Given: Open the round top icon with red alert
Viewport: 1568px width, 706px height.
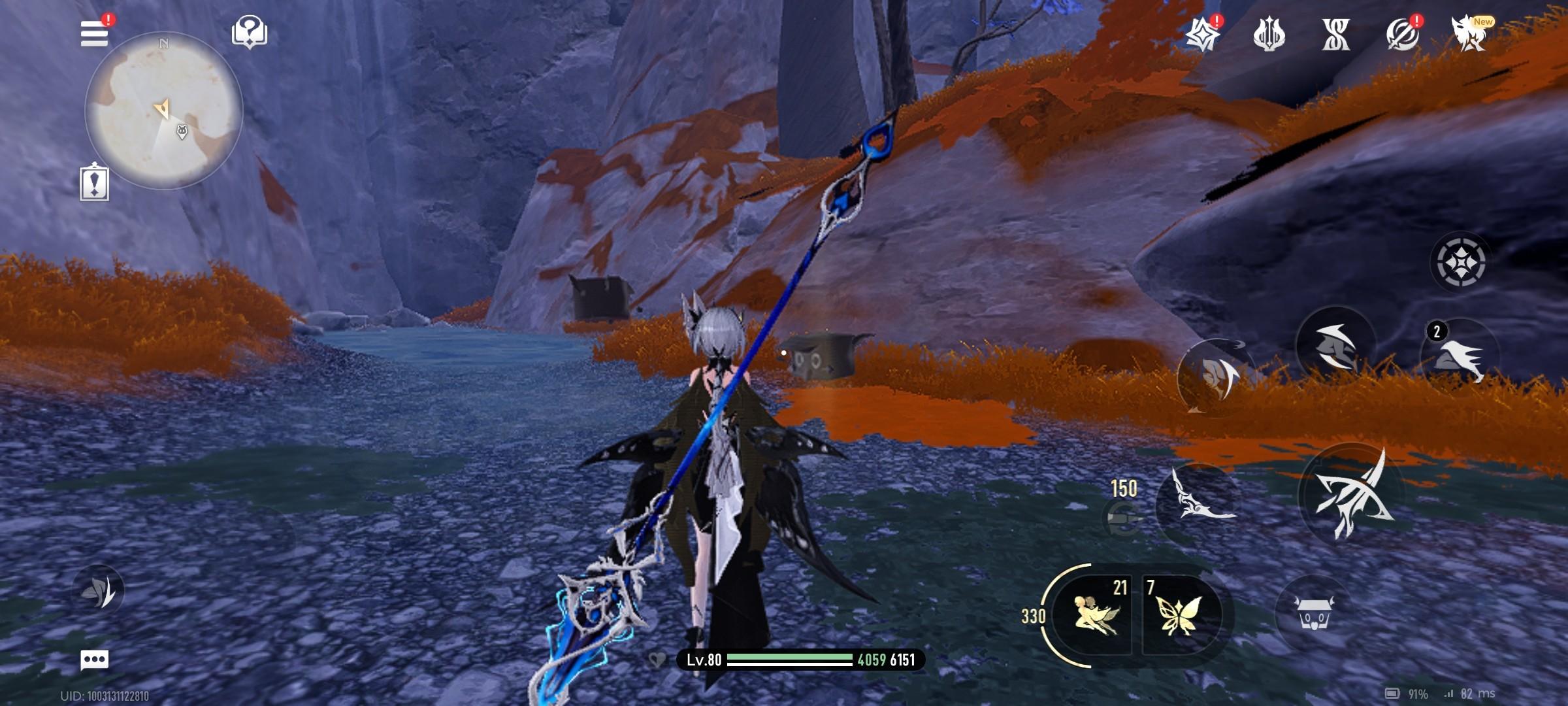Looking at the screenshot, I should pos(1402,34).
